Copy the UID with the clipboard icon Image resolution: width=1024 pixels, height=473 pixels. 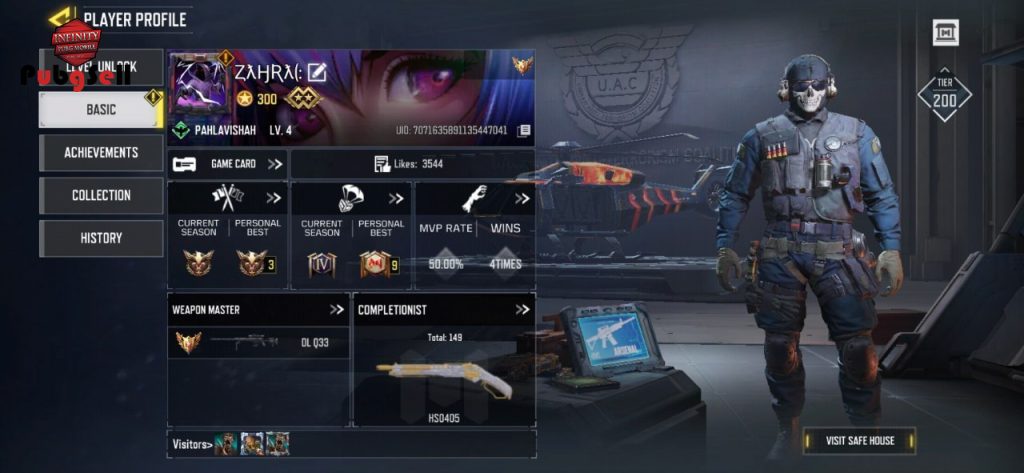coord(523,131)
